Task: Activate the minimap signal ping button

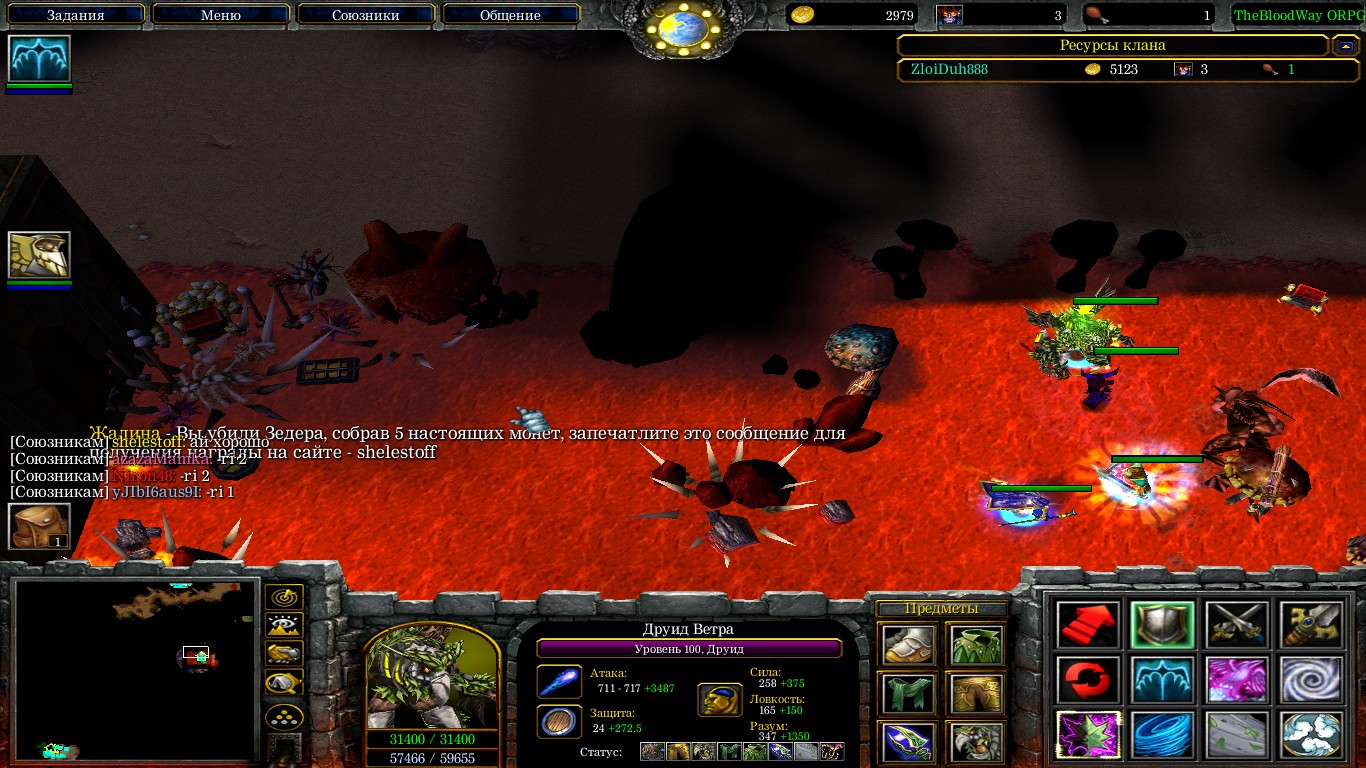Action: click(284, 598)
